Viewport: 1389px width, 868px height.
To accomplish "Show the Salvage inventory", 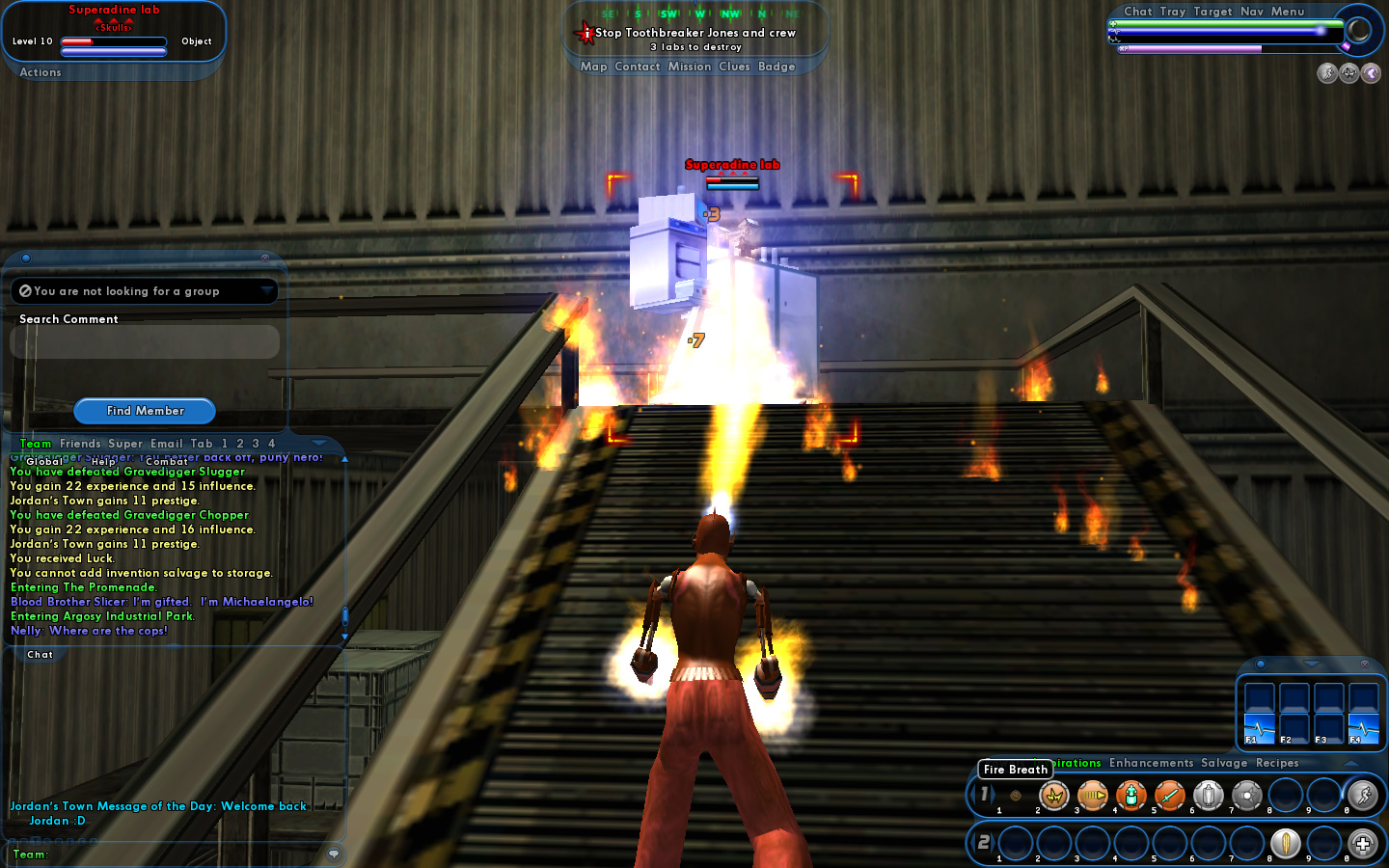I will [1224, 763].
